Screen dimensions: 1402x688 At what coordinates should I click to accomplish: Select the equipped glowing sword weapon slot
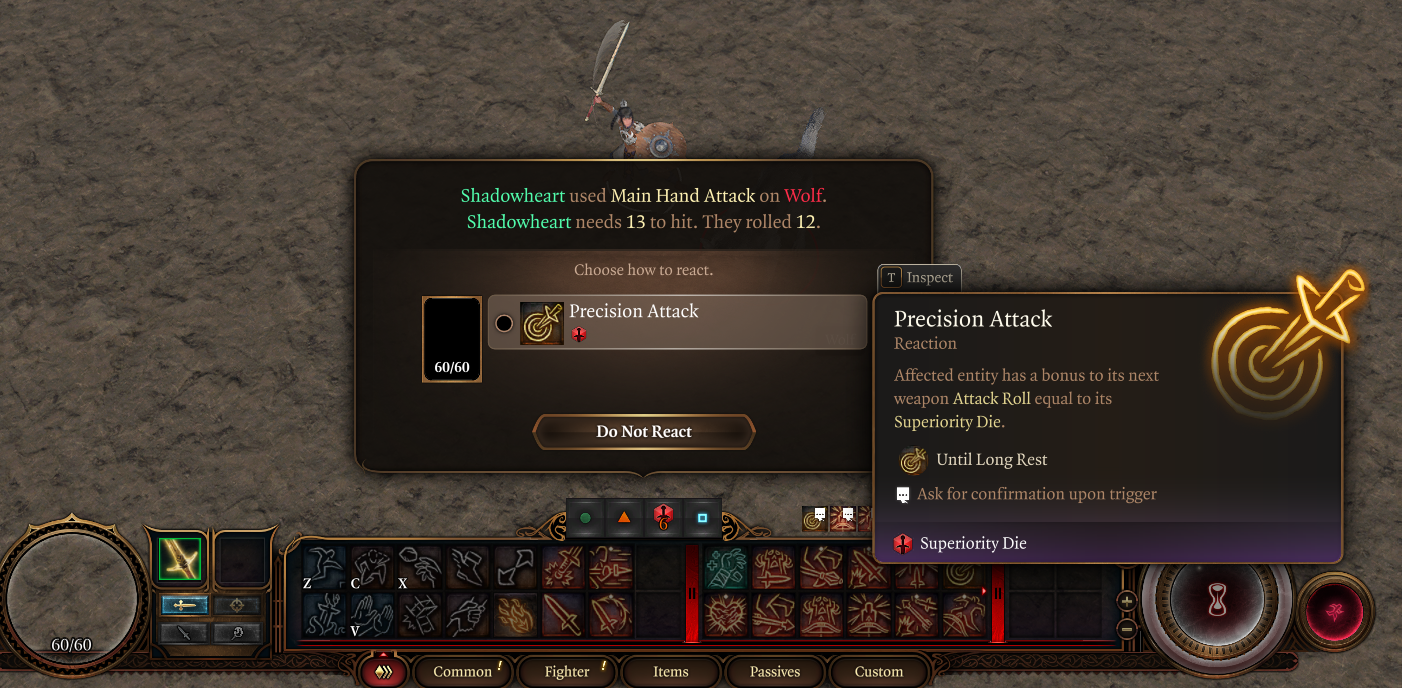tap(180, 559)
